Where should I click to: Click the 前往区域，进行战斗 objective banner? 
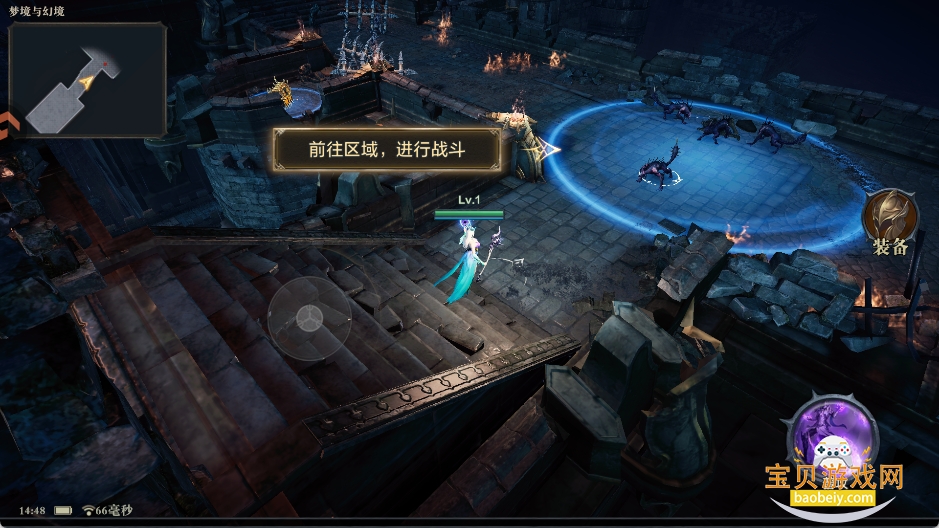(387, 150)
